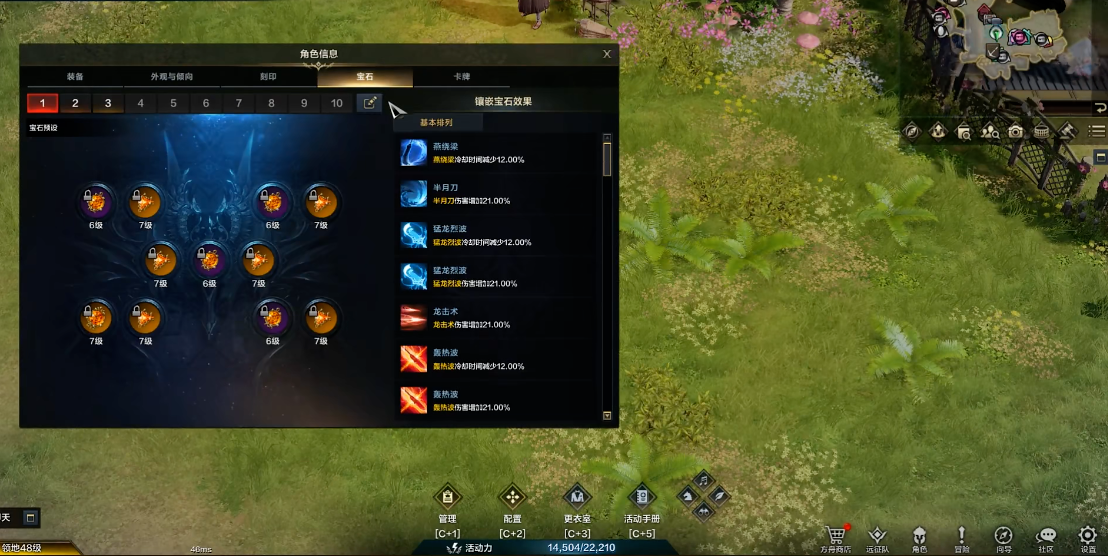Close the 角色信息 character info window
Screen dimensions: 1108x556
(x=607, y=54)
